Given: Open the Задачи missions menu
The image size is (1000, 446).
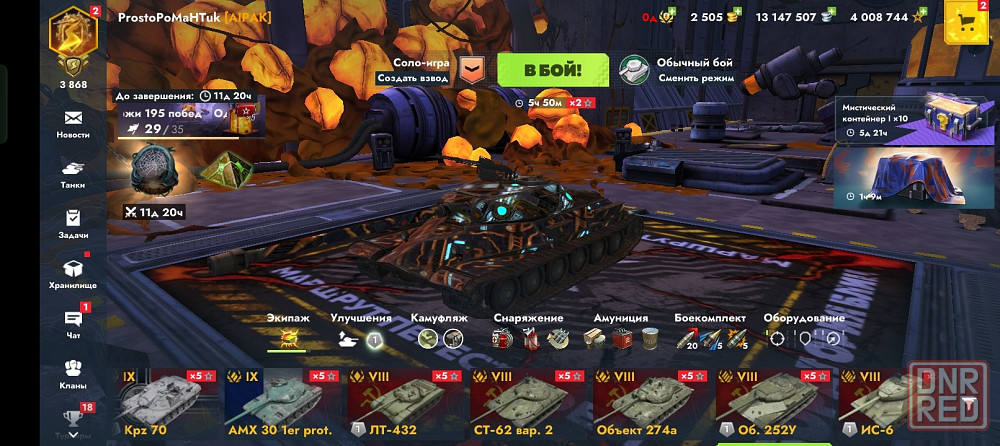Looking at the screenshot, I should click(73, 223).
